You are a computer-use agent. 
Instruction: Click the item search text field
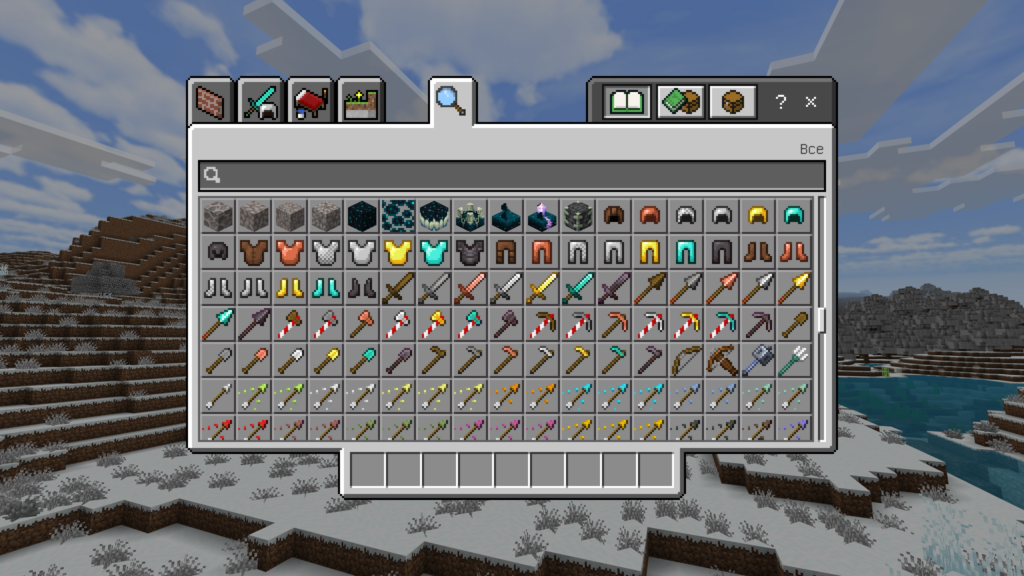pos(511,176)
